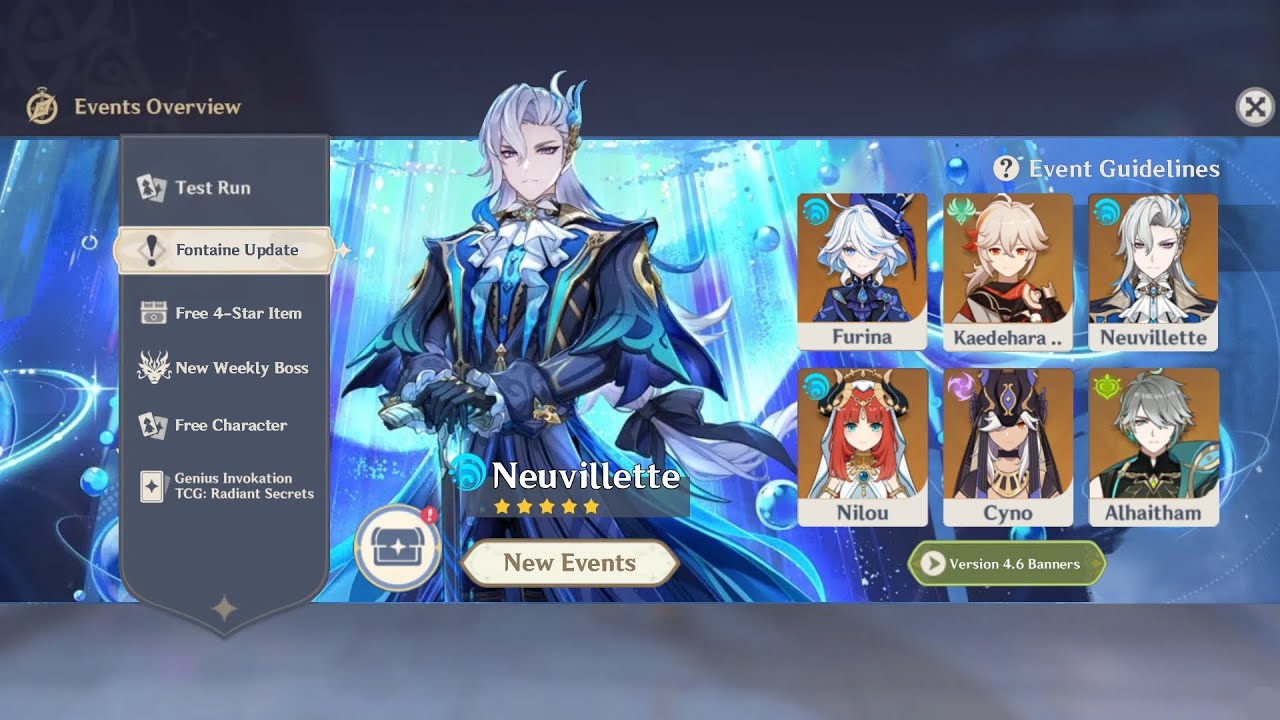Select Neuvillette's portrait card
Screen dimensions: 1280x720
(x=1153, y=271)
